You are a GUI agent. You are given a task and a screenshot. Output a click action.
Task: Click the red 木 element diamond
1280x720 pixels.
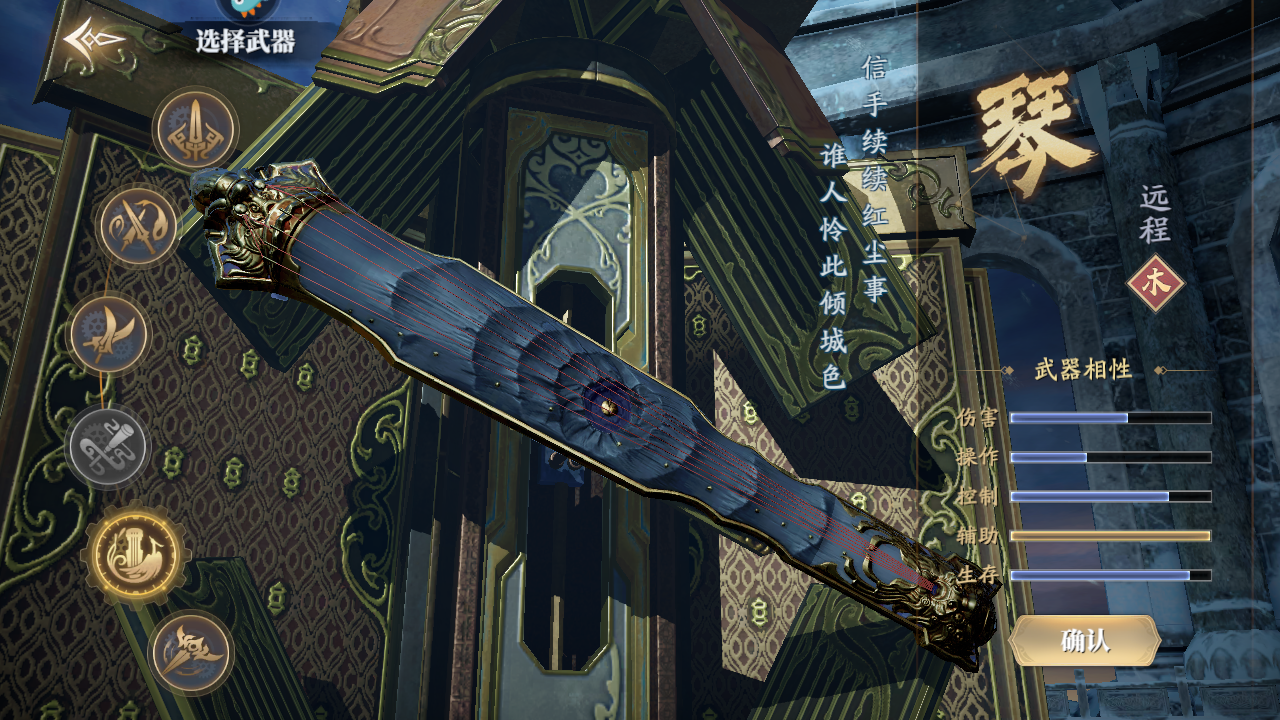[x=1155, y=283]
